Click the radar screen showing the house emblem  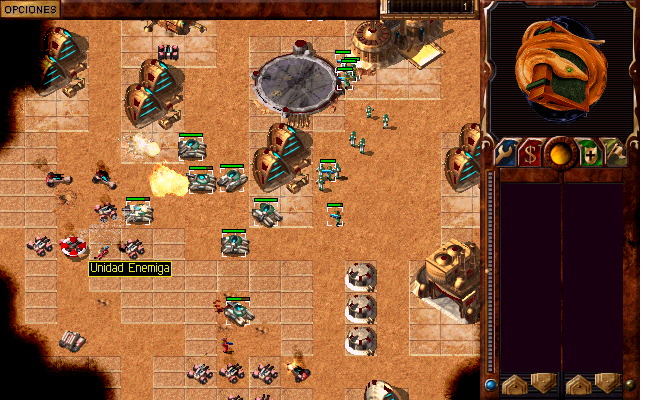[560, 68]
